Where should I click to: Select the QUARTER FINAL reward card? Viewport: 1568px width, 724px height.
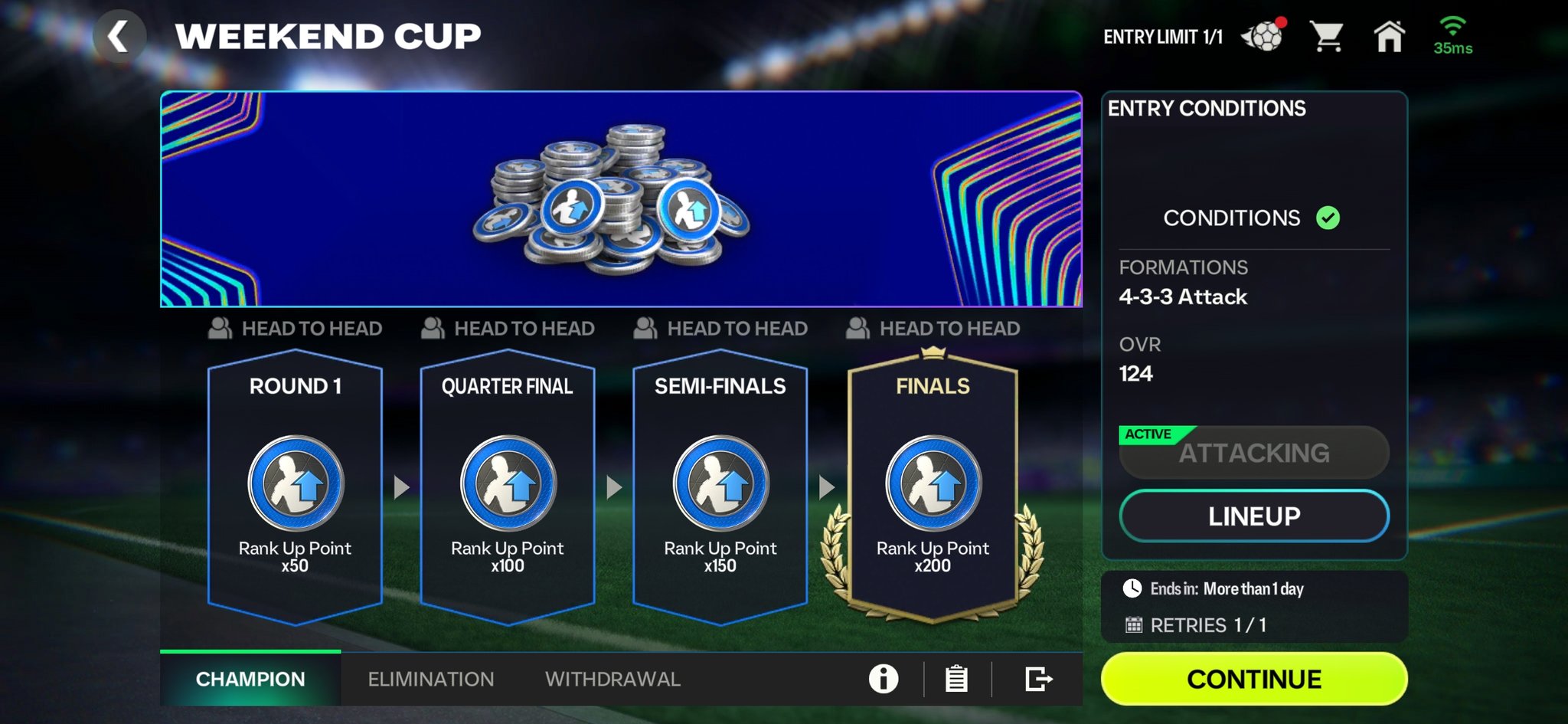click(x=508, y=486)
